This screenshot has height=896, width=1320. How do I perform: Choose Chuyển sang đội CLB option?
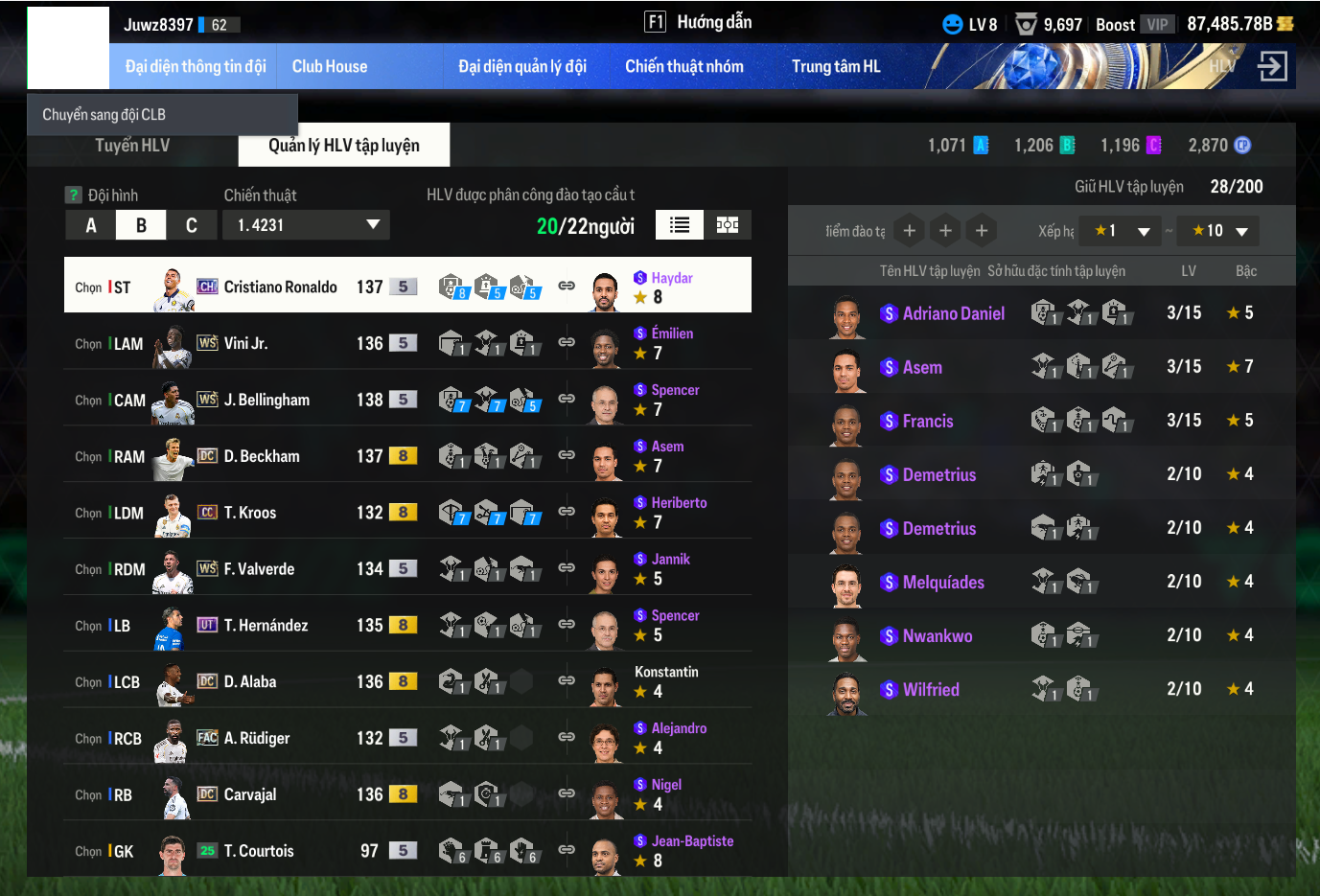(104, 114)
